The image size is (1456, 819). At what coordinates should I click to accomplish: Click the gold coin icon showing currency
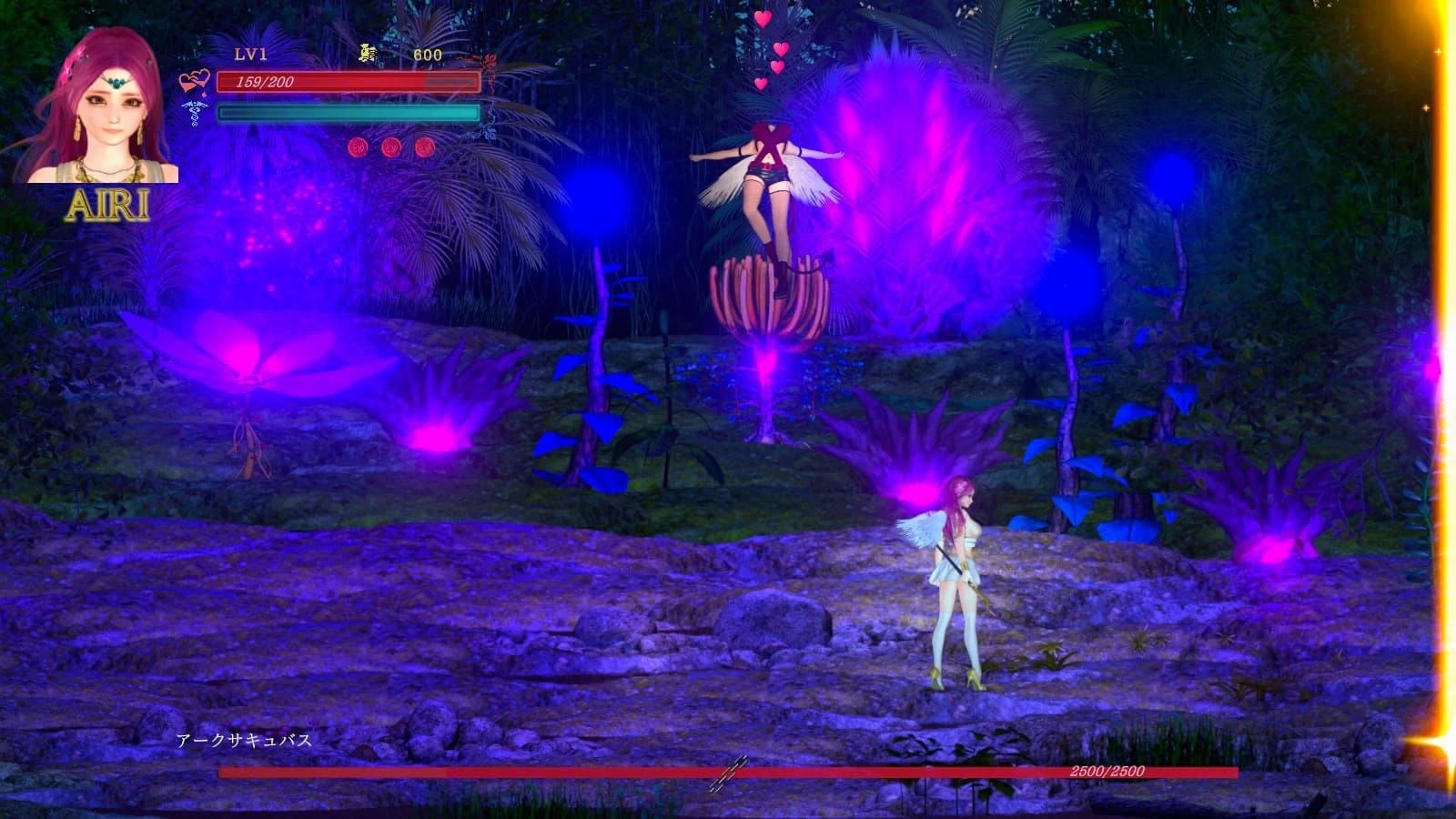coord(366,53)
